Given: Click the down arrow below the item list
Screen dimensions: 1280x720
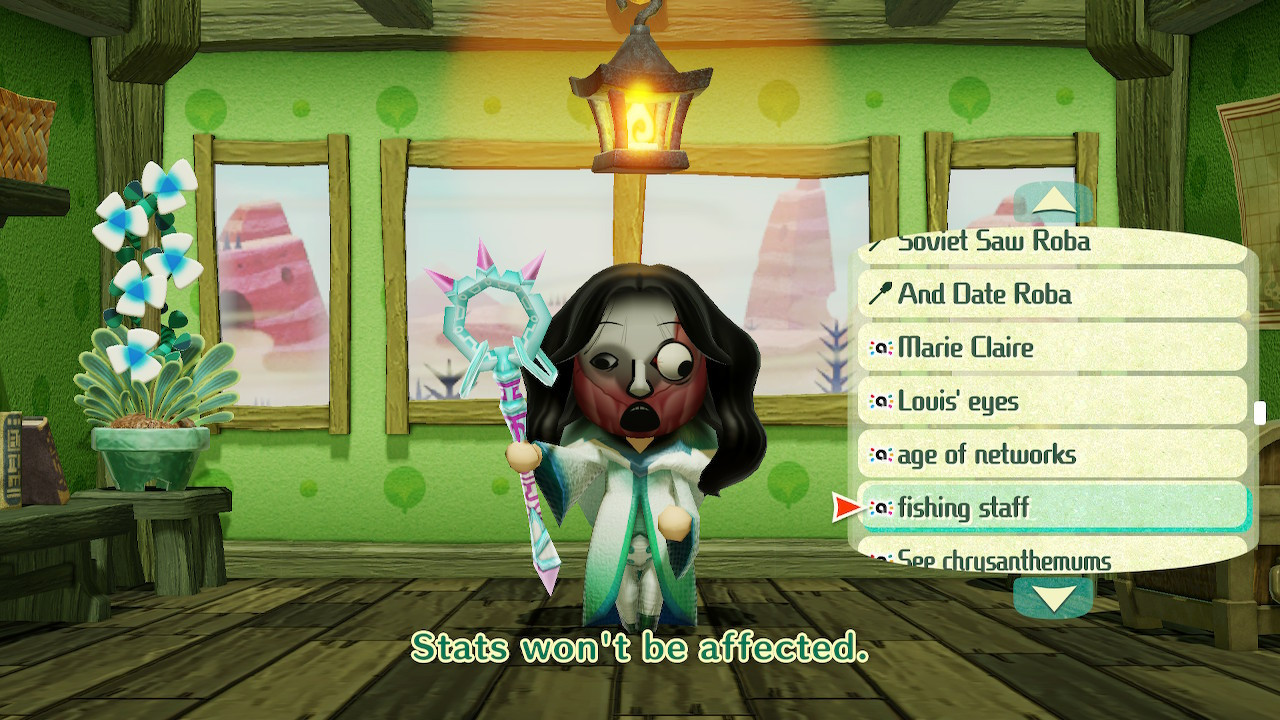Looking at the screenshot, I should [x=1051, y=599].
